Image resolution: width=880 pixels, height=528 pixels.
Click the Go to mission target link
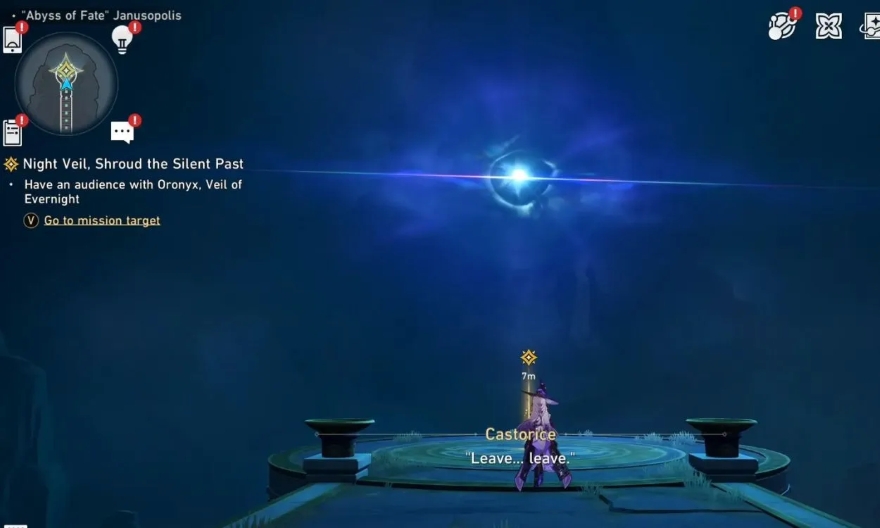point(101,220)
